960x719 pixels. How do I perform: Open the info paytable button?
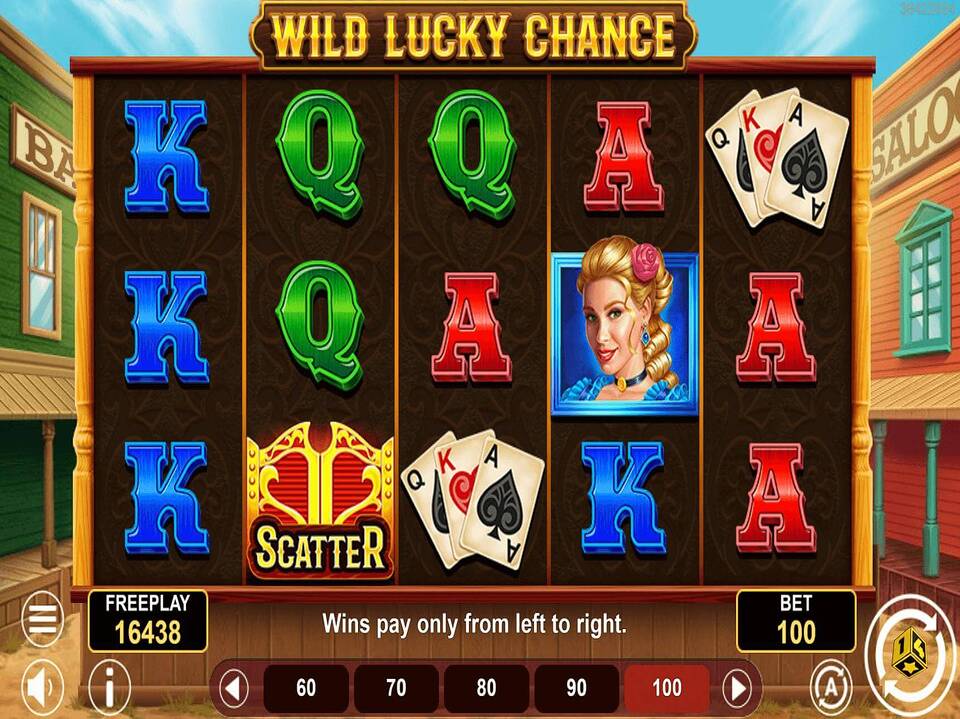(110, 687)
